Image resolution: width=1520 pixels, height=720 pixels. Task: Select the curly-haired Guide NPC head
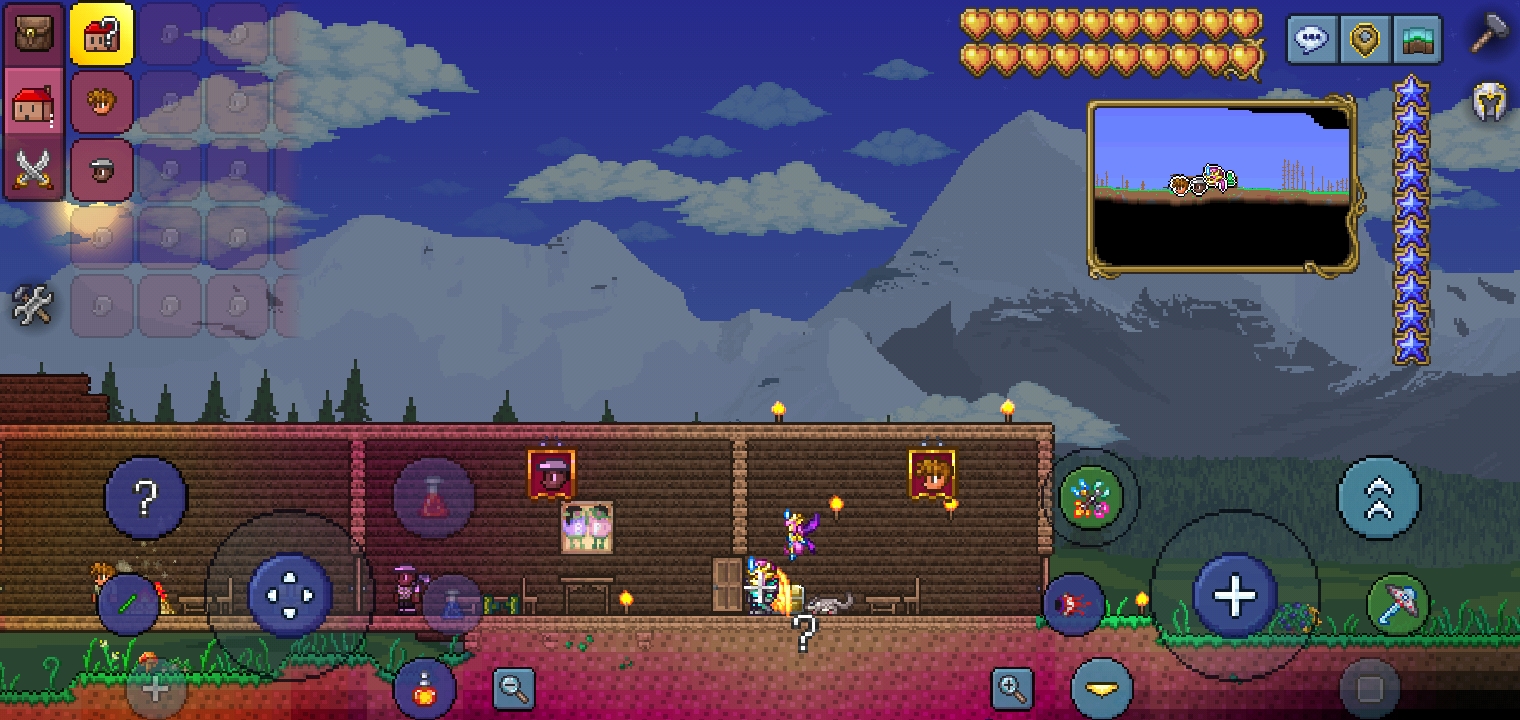(x=101, y=101)
